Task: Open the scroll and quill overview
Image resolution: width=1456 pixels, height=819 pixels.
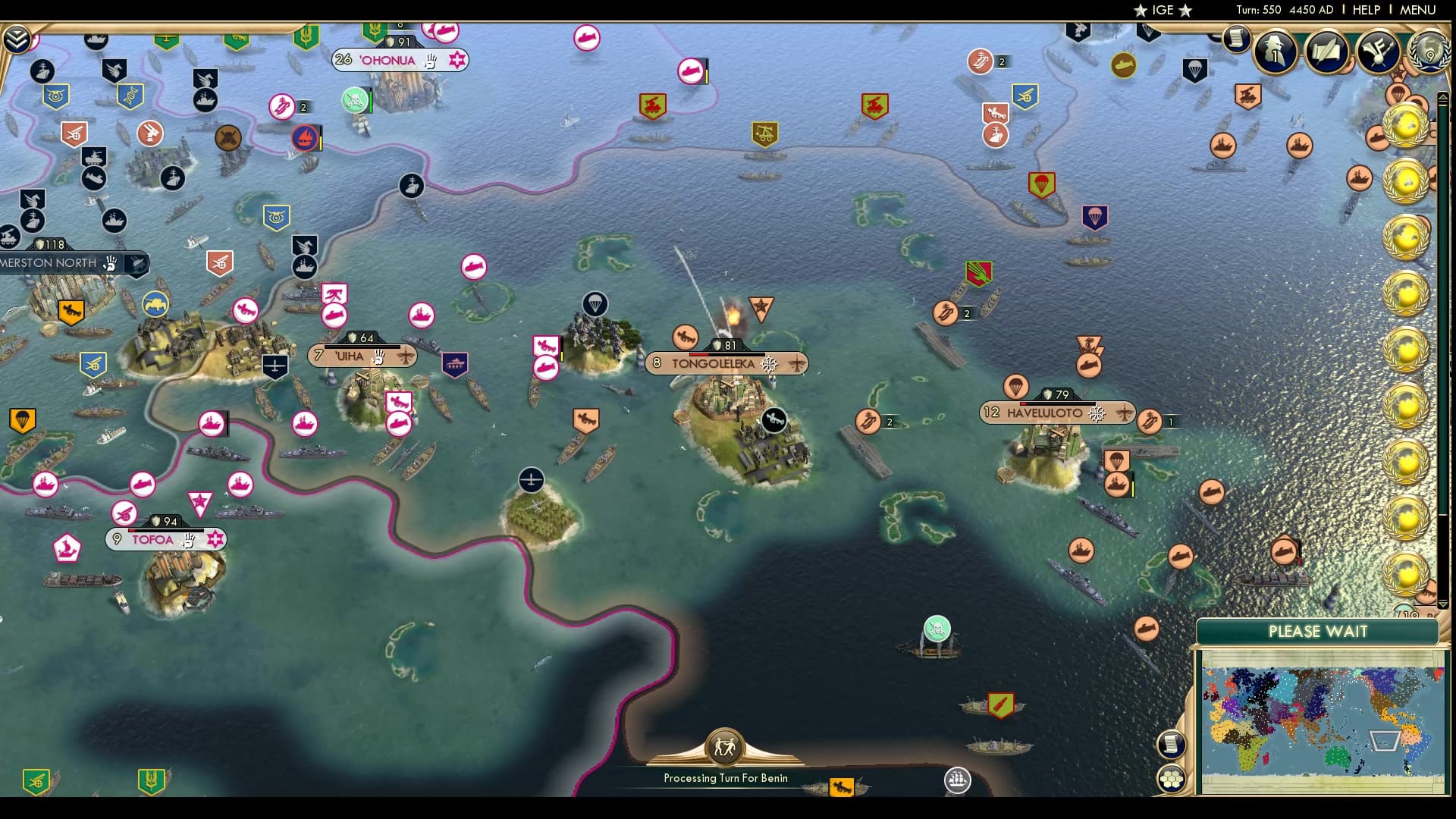Action: click(1326, 51)
